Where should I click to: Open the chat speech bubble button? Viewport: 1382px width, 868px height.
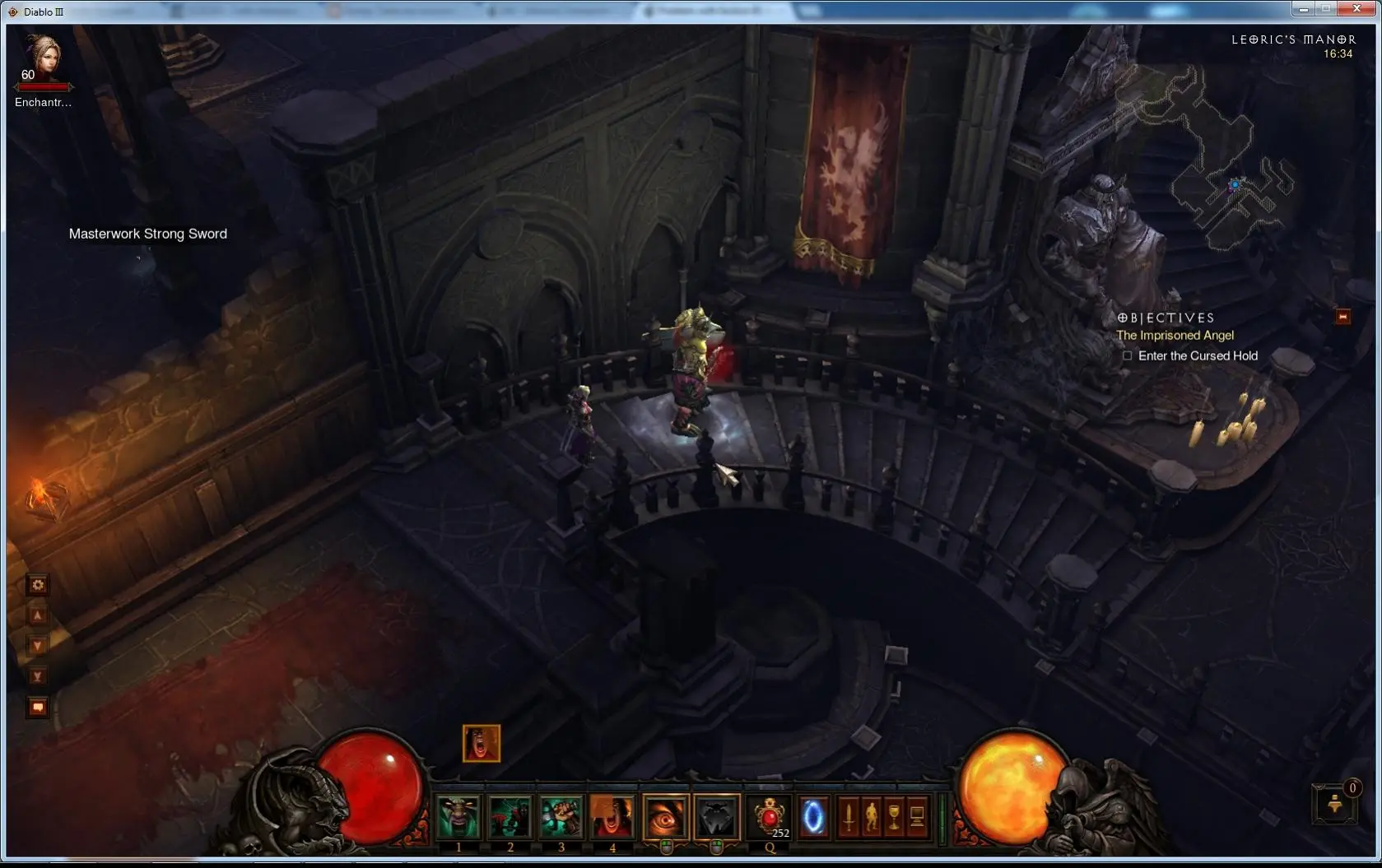[x=38, y=707]
